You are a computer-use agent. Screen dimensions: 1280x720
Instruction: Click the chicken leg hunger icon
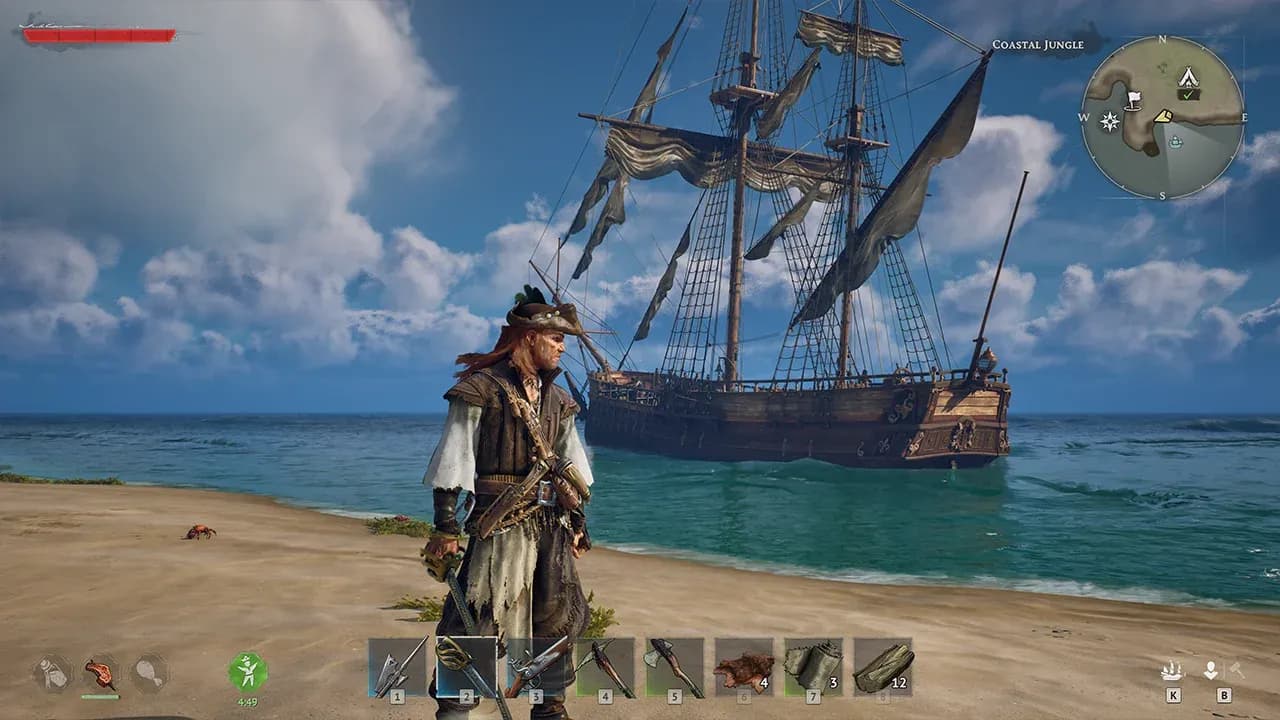(150, 673)
